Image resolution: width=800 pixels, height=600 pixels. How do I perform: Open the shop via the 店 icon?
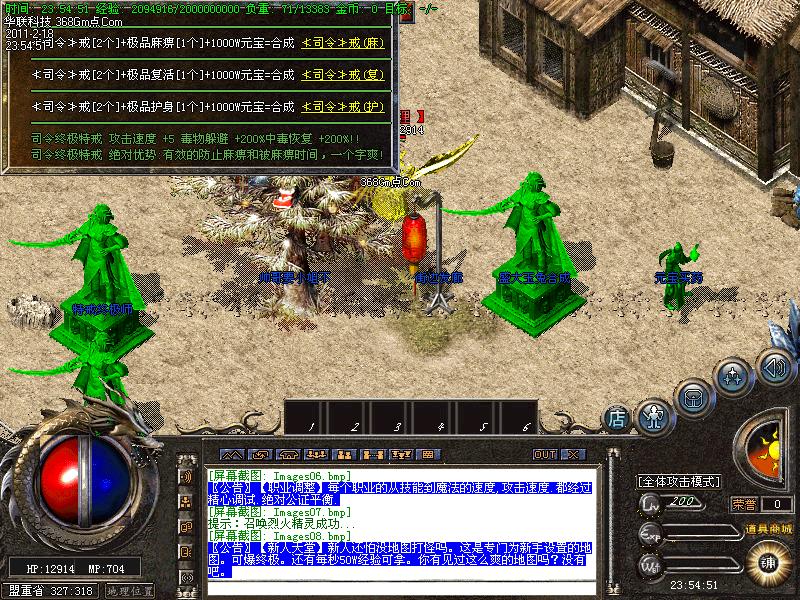(x=617, y=415)
